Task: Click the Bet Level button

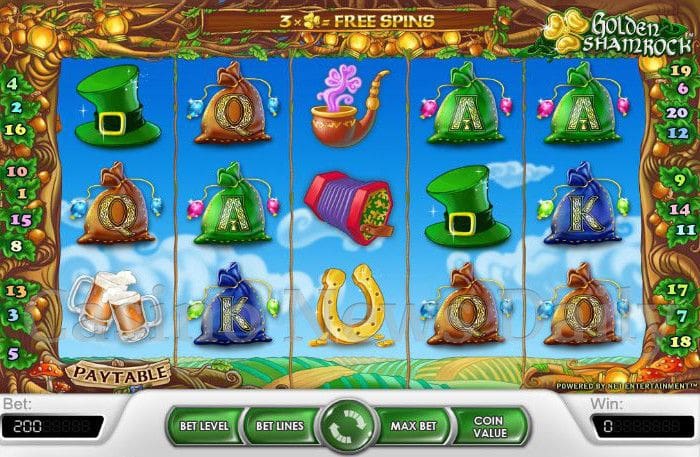Action: click(204, 425)
